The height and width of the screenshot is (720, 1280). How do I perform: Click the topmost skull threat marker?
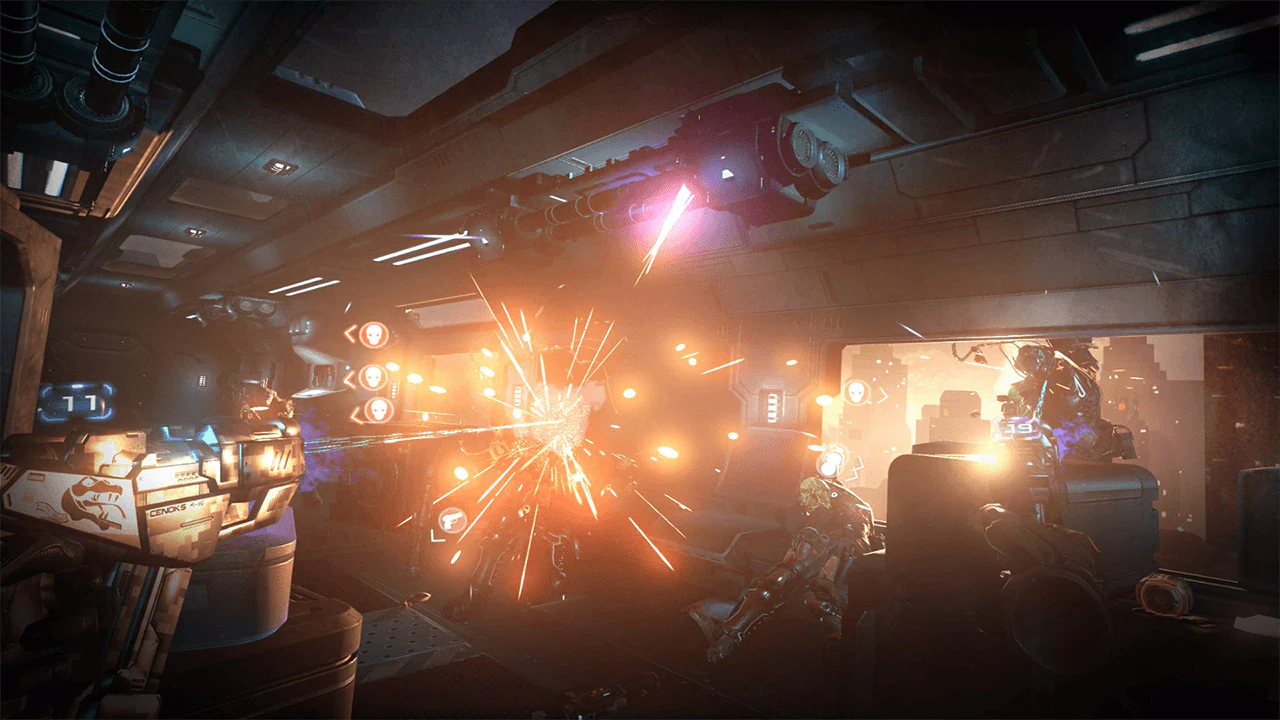374,334
